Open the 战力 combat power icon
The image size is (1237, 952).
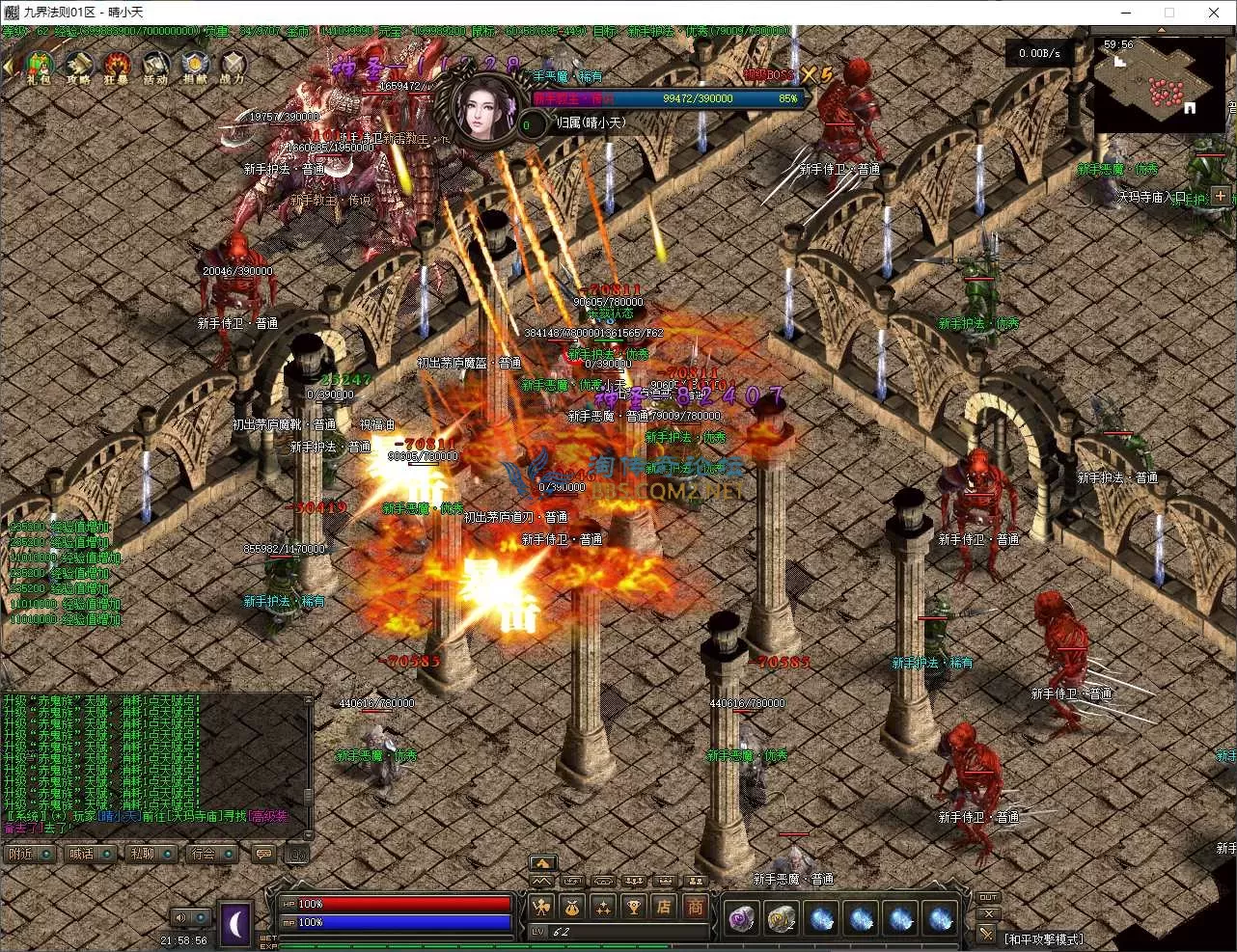[x=233, y=68]
